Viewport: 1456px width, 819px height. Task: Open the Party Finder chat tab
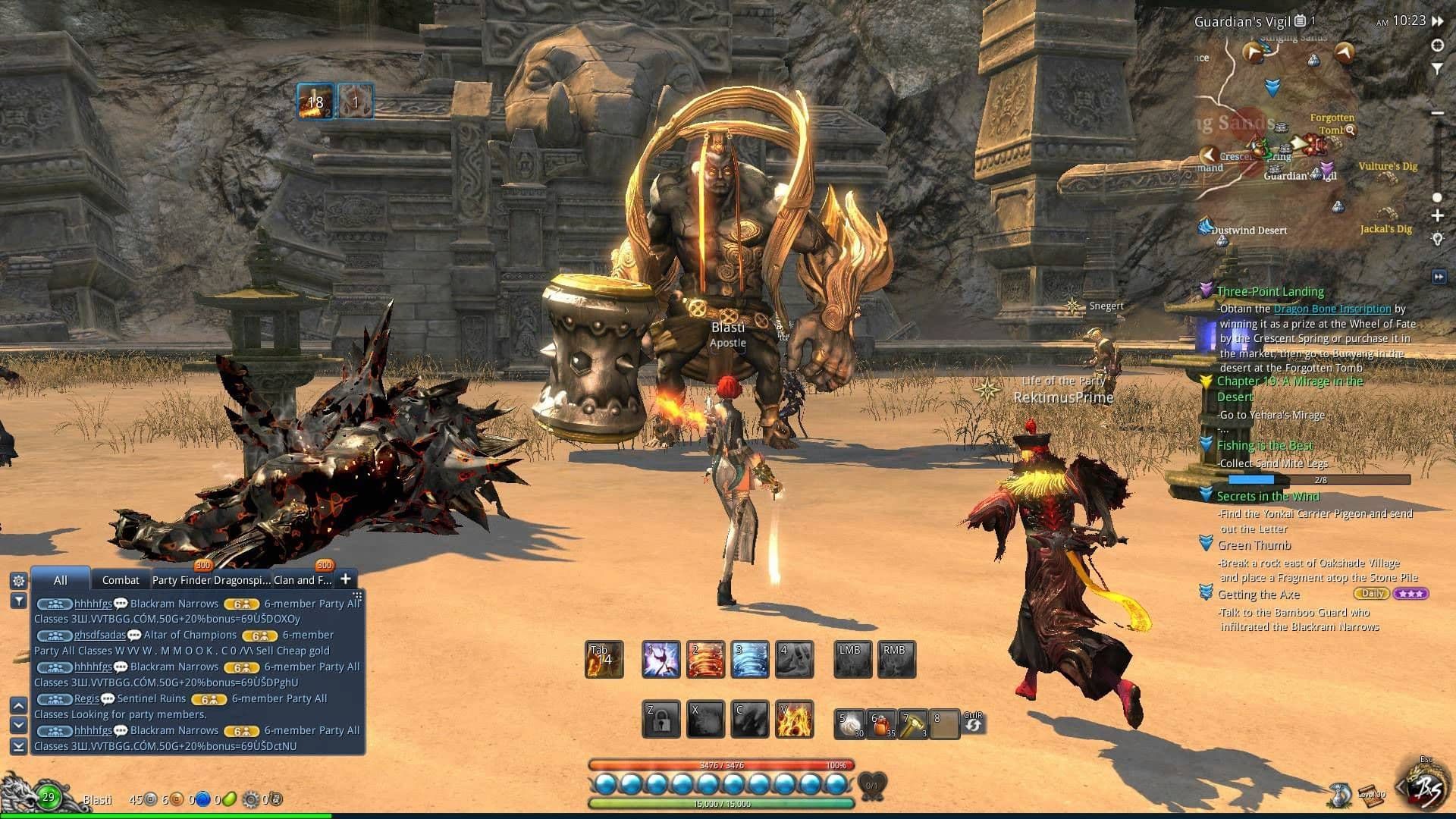coord(182,579)
